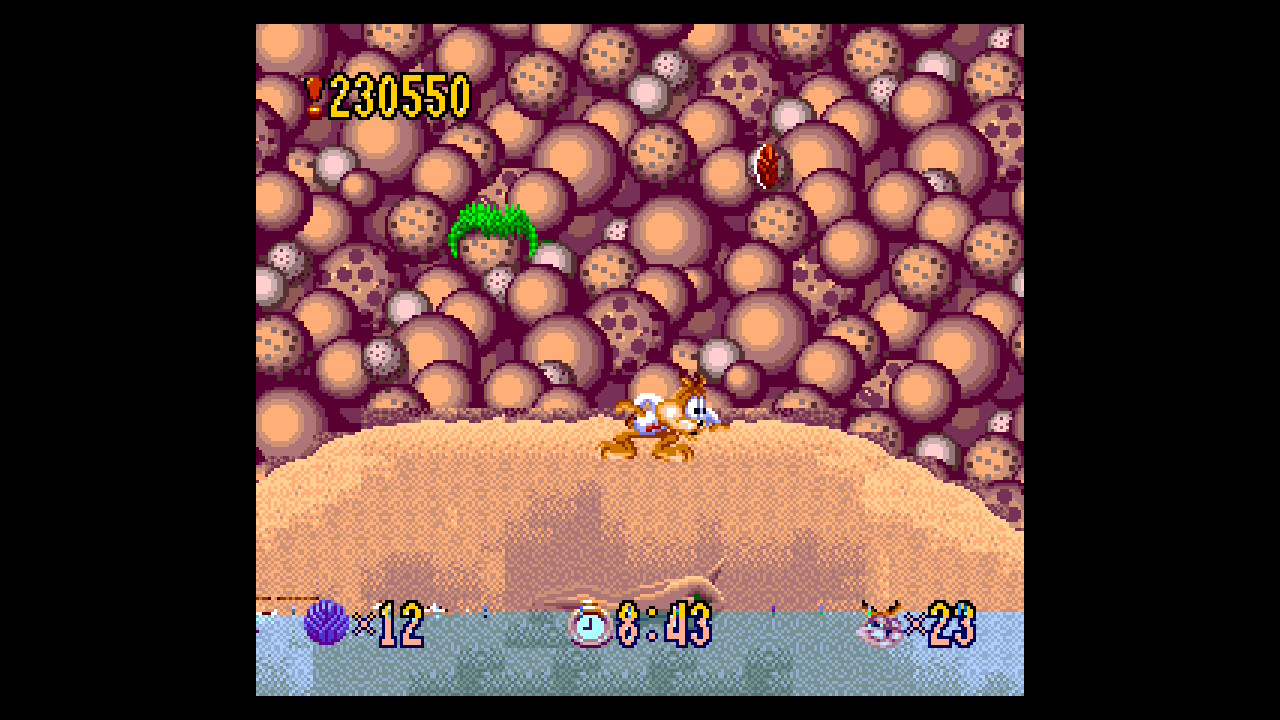Open the timer showing 8:43
Screen dimensions: 1280x720
click(662, 623)
